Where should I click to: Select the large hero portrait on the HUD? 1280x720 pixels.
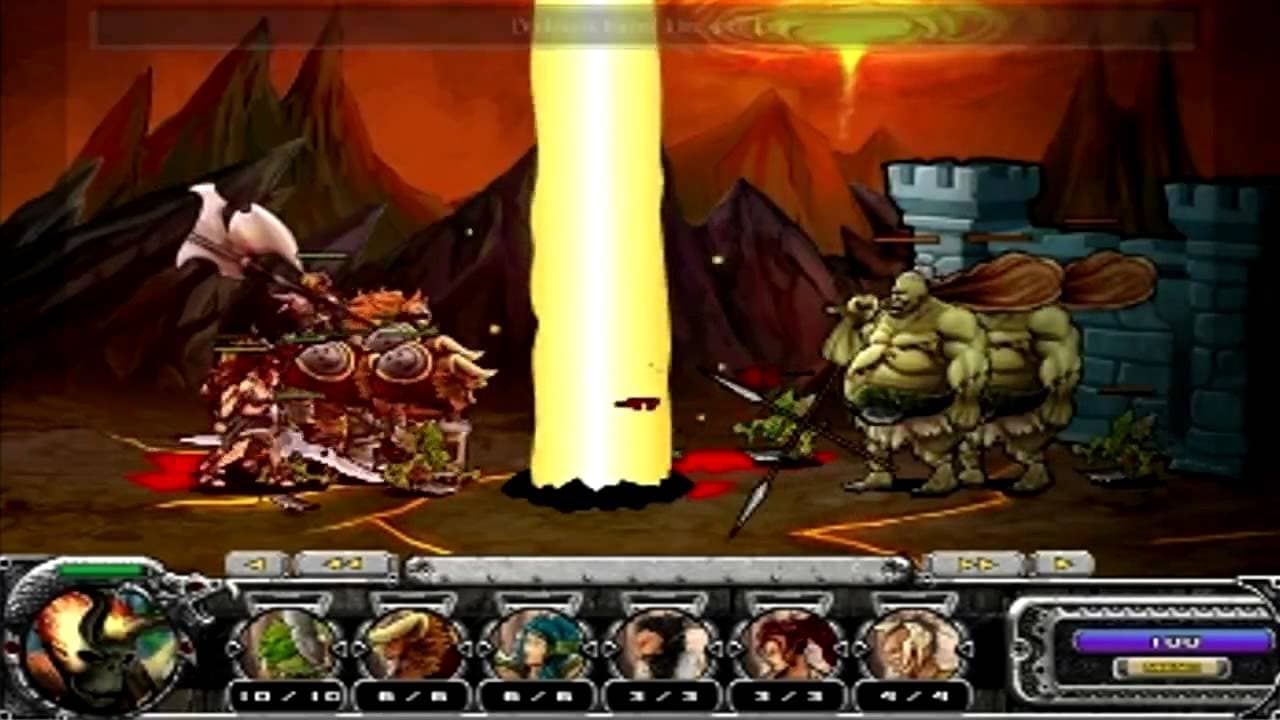tap(95, 650)
